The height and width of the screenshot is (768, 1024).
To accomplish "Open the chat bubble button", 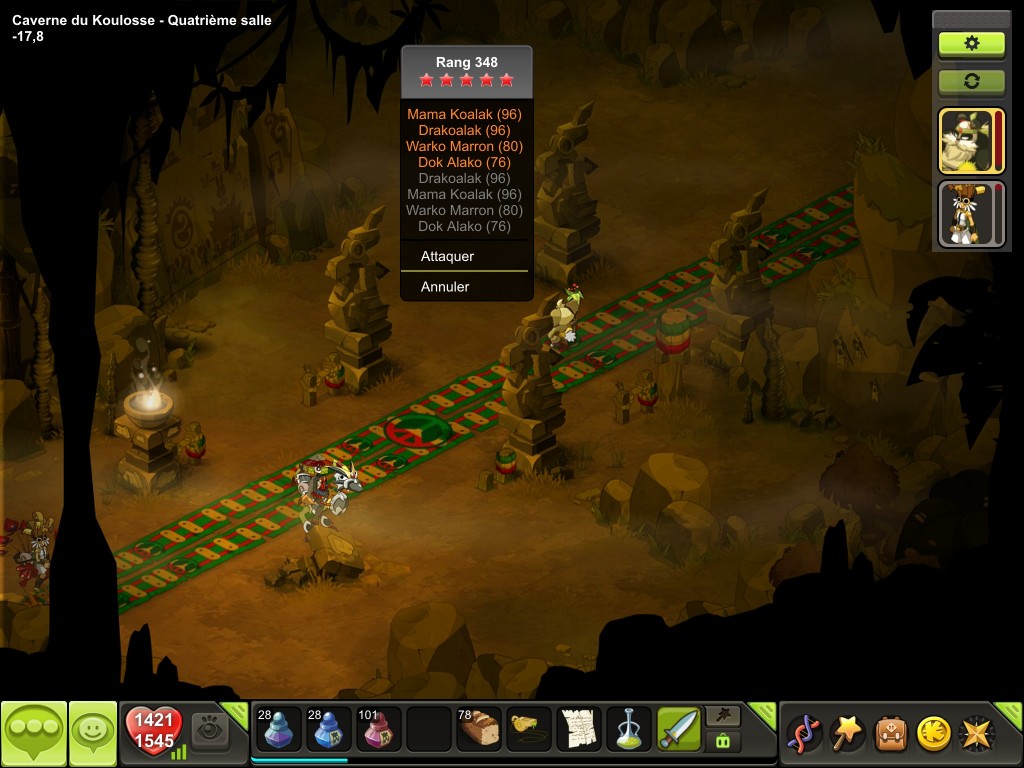I will pyautogui.click(x=33, y=733).
